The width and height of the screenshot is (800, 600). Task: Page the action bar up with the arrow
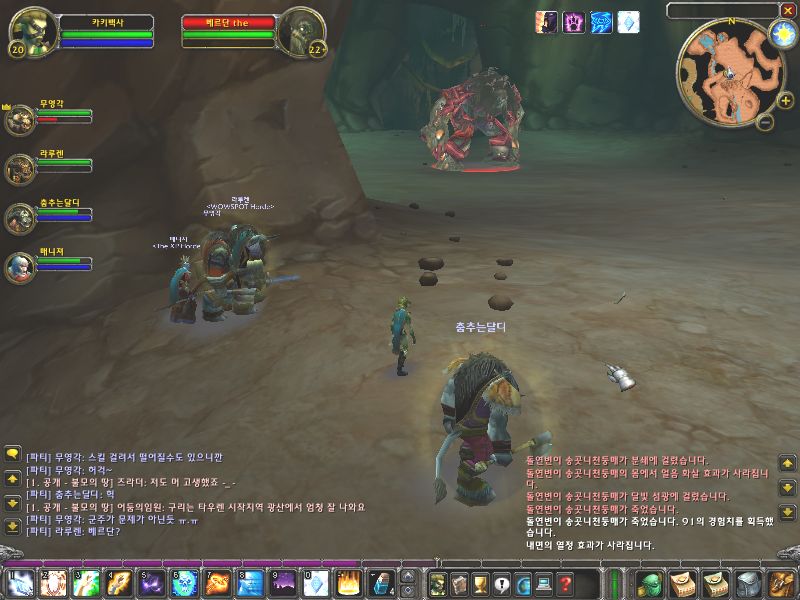[x=408, y=576]
